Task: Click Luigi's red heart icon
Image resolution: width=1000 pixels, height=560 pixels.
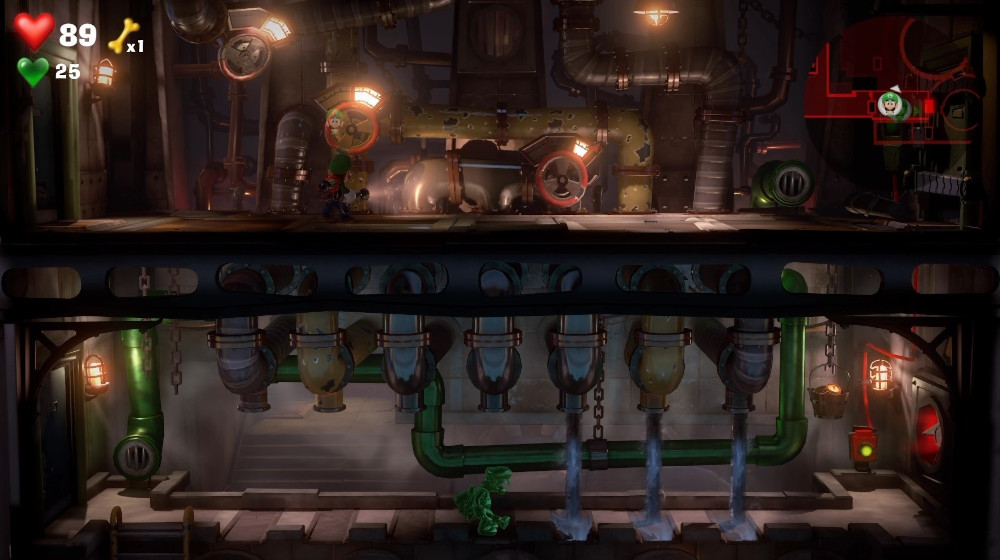Action: [x=34, y=31]
